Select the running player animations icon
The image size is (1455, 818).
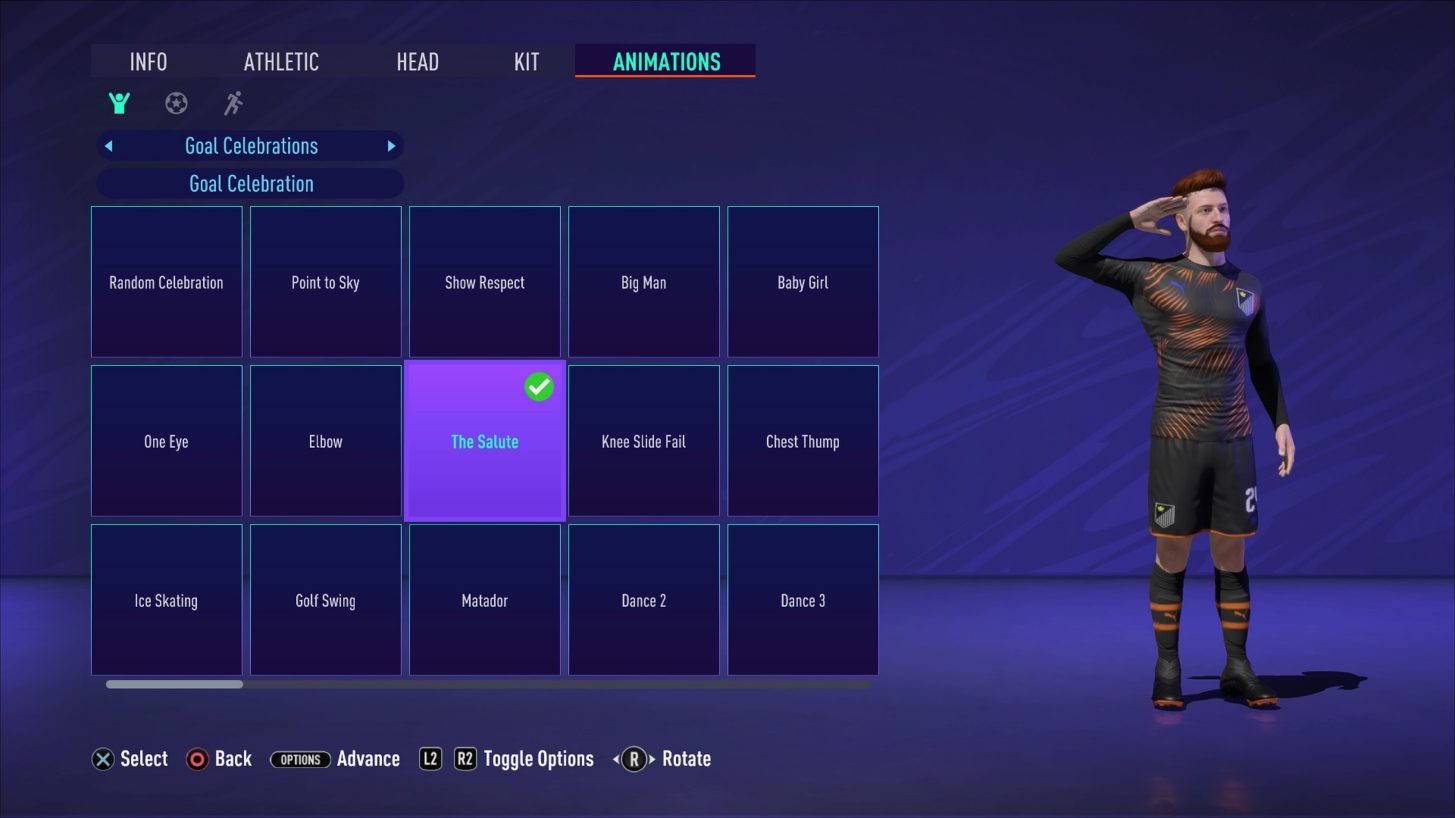232,102
